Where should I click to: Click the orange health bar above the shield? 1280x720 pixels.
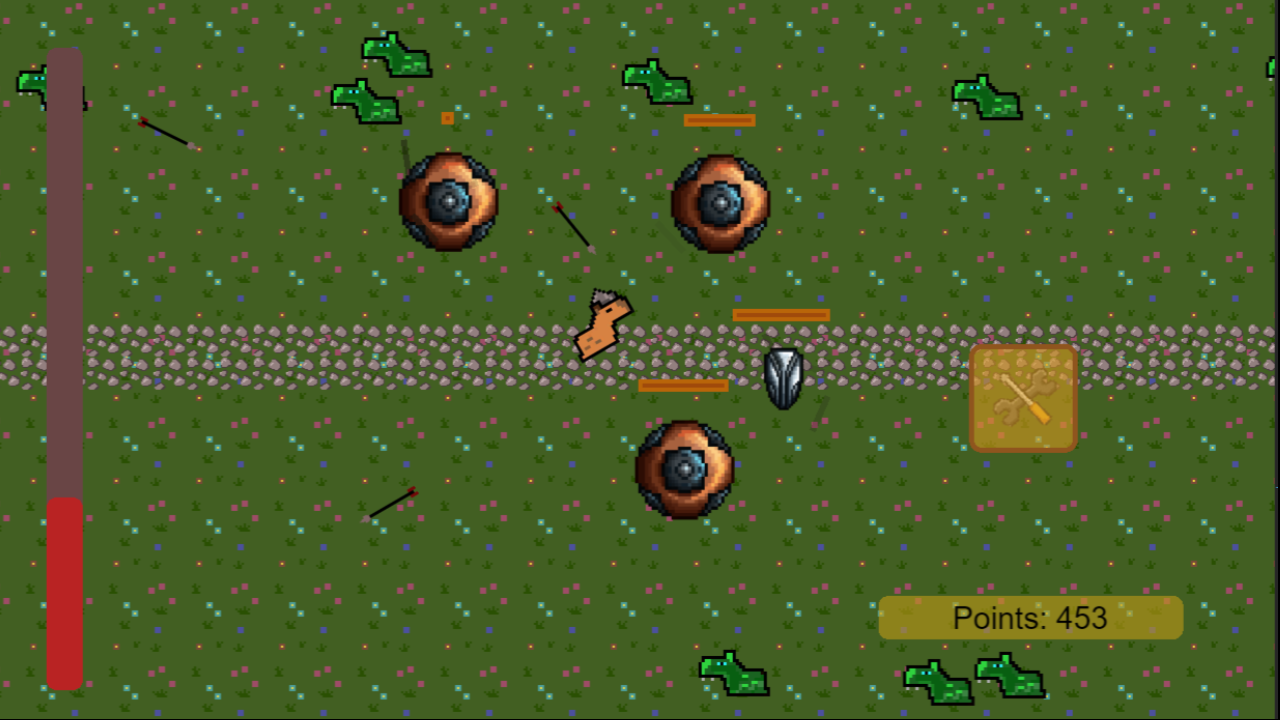[x=782, y=315]
